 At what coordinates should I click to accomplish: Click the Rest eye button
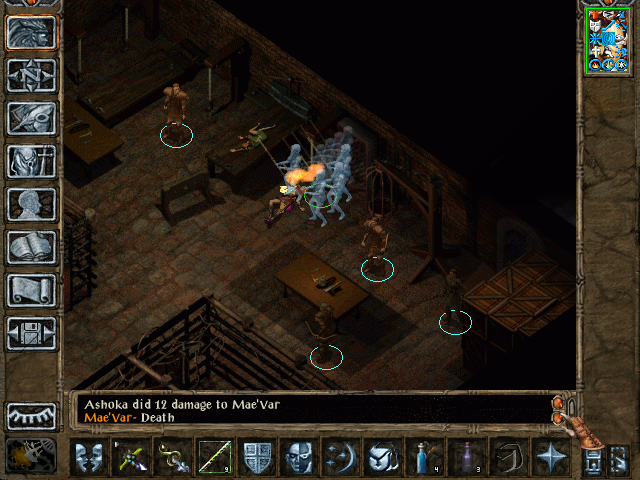32,415
